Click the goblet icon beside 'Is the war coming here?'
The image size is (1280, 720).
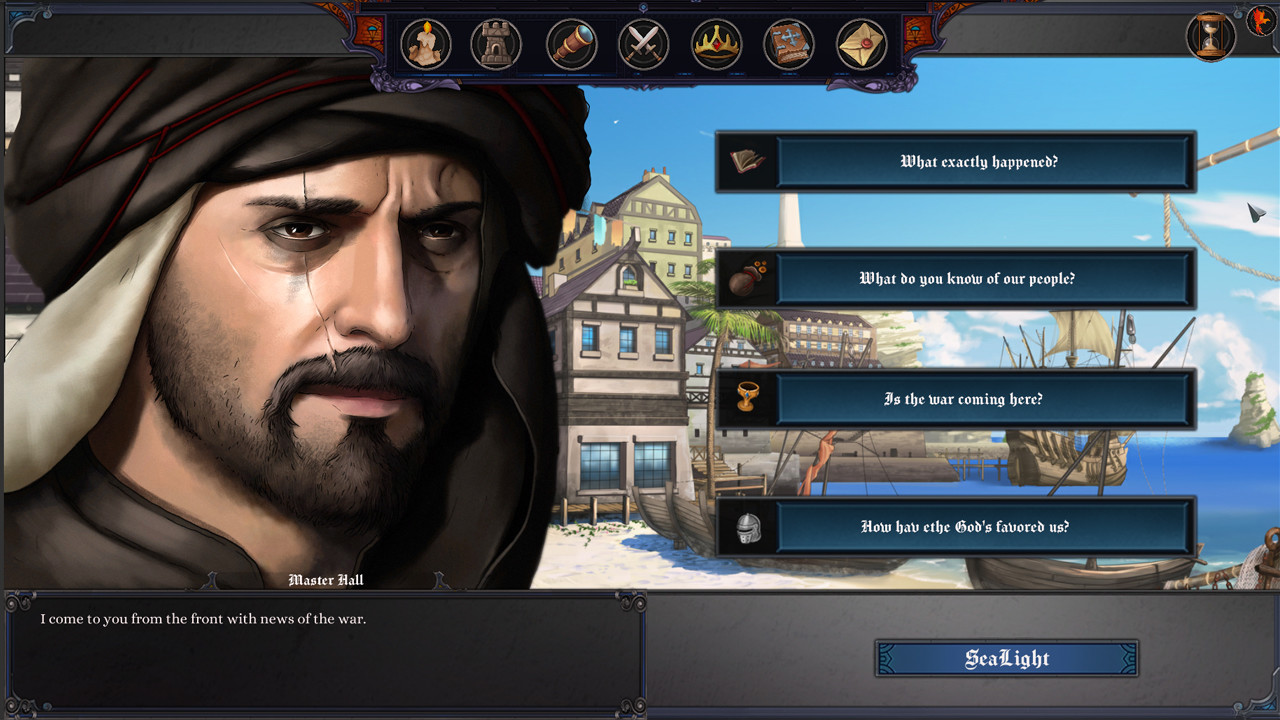(x=746, y=399)
